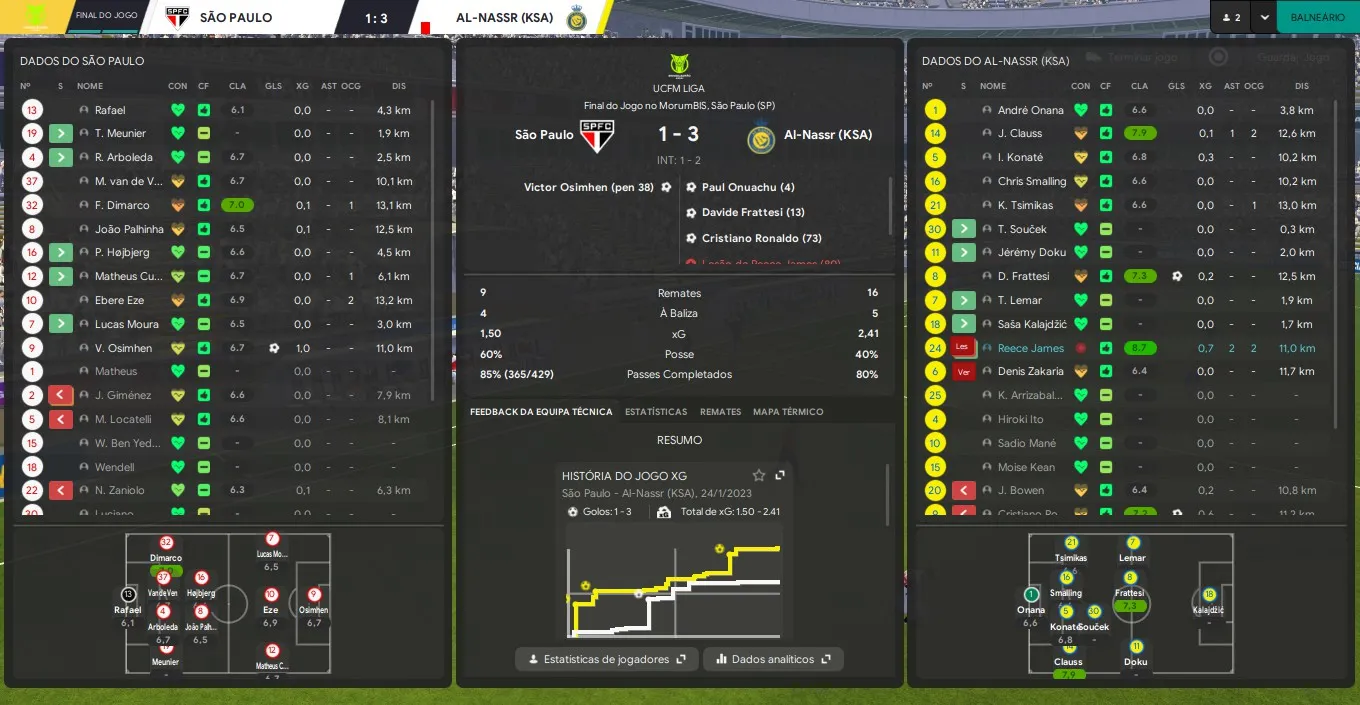This screenshot has height=705, width=1360.
Task: Select the Feedback da Equipa Técnica tab
Action: pyautogui.click(x=541, y=412)
